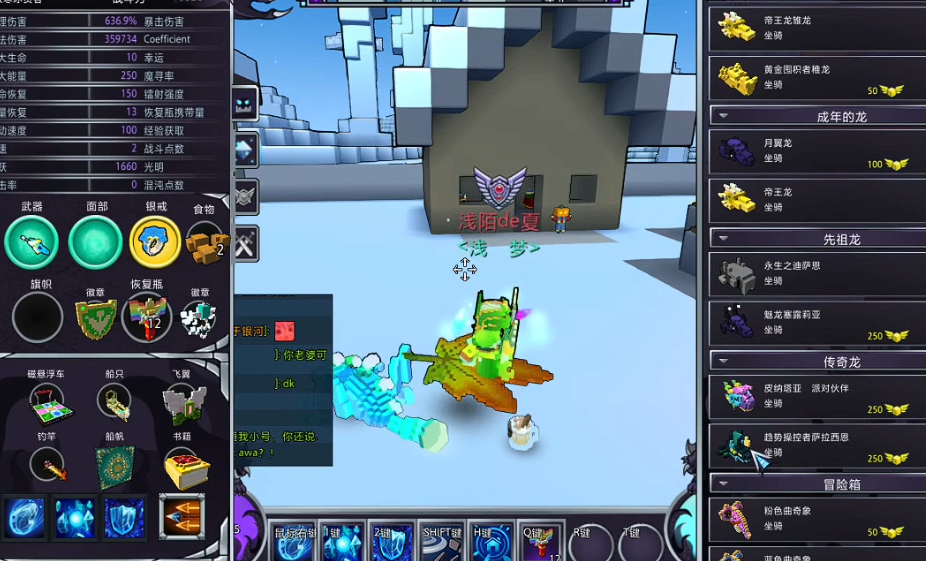Screen dimensions: 926x561
Task: Choose the 黄金囤积者雏龙 mount
Action: (811, 77)
